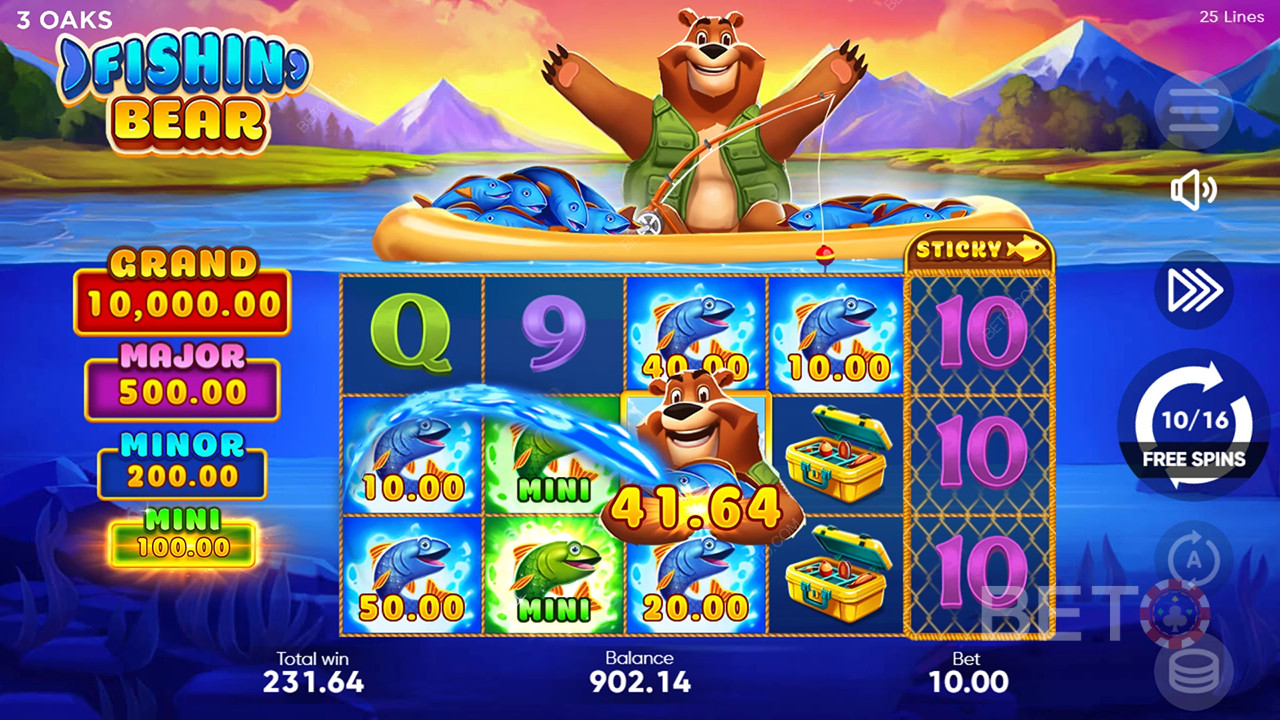The width and height of the screenshot is (1280, 720).
Task: Open the coin stack bet settings
Action: pos(1193,672)
